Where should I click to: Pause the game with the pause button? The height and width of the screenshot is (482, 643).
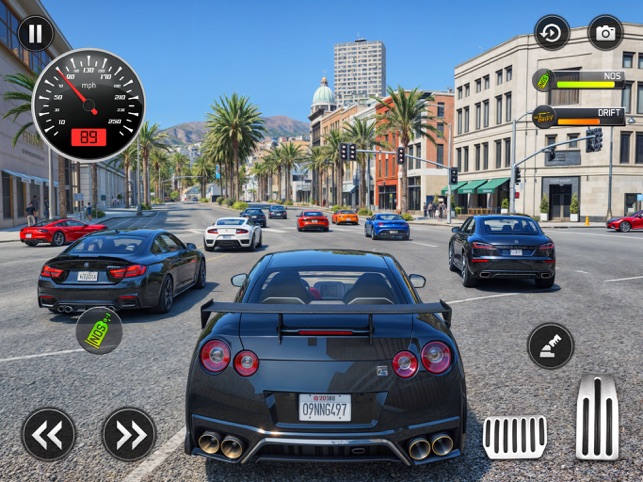point(35,33)
